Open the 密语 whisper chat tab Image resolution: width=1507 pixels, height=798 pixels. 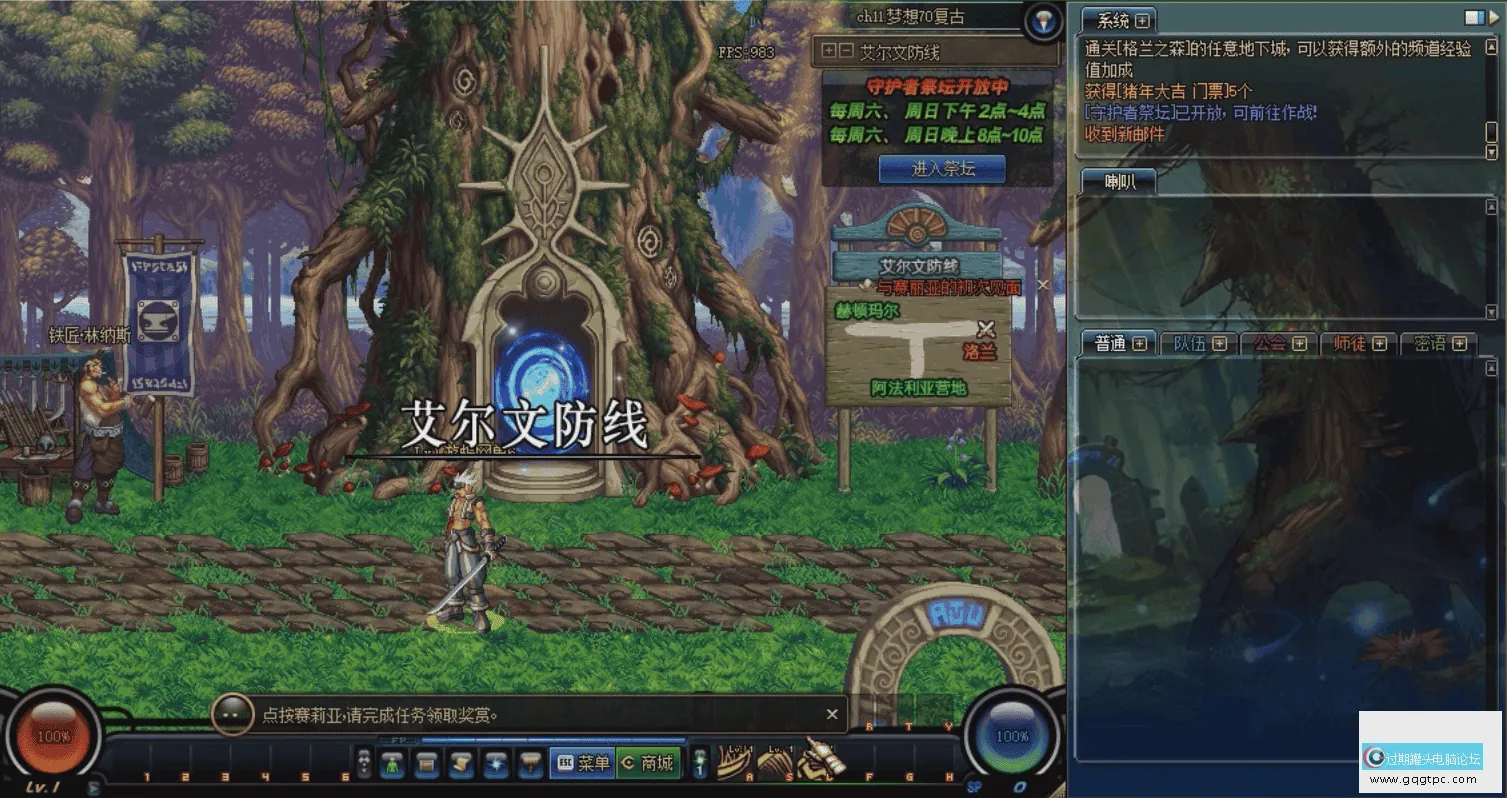tap(1439, 343)
